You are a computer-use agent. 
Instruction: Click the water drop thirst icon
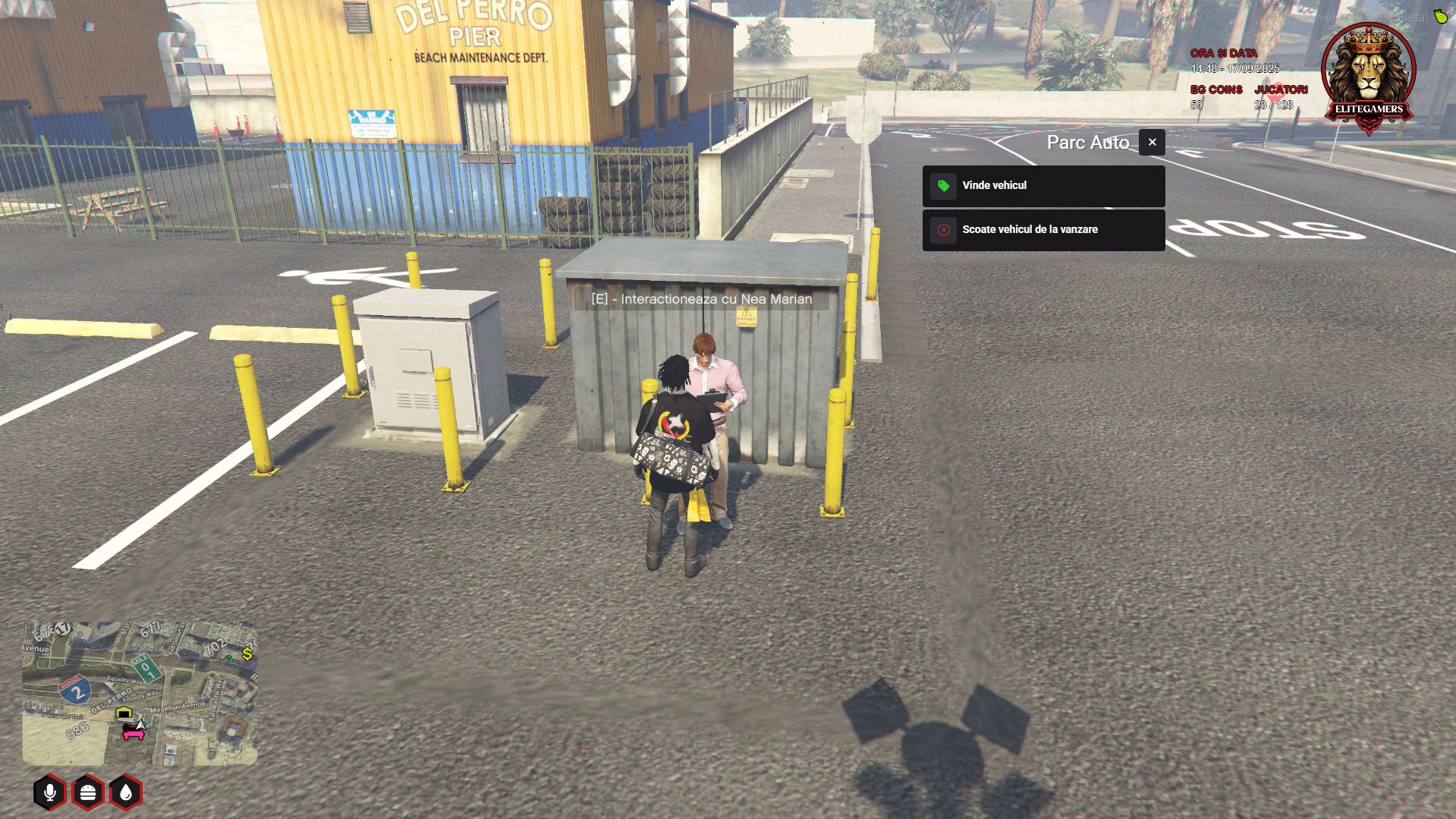(x=126, y=792)
